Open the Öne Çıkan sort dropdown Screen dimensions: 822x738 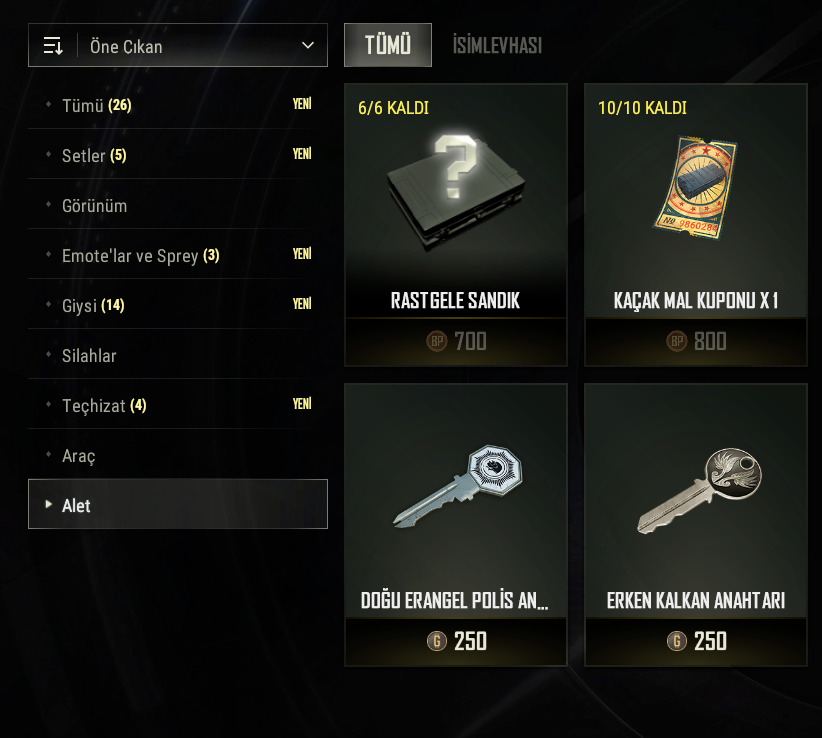(x=178, y=46)
